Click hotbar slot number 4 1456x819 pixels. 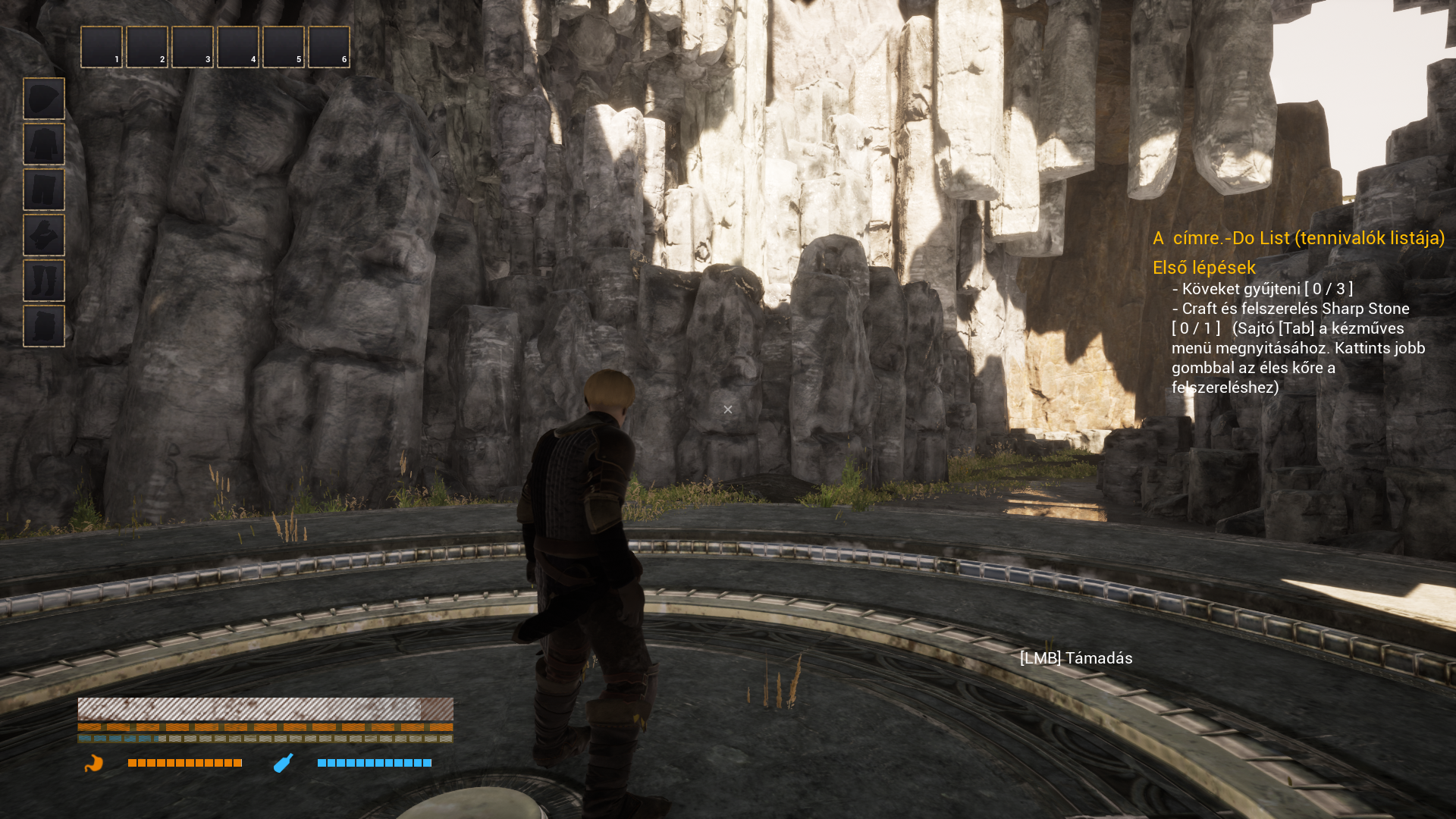click(238, 47)
